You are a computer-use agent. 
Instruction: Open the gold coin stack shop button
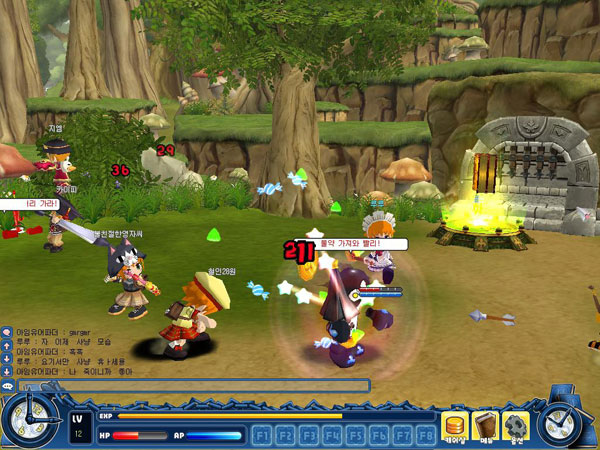(x=456, y=426)
